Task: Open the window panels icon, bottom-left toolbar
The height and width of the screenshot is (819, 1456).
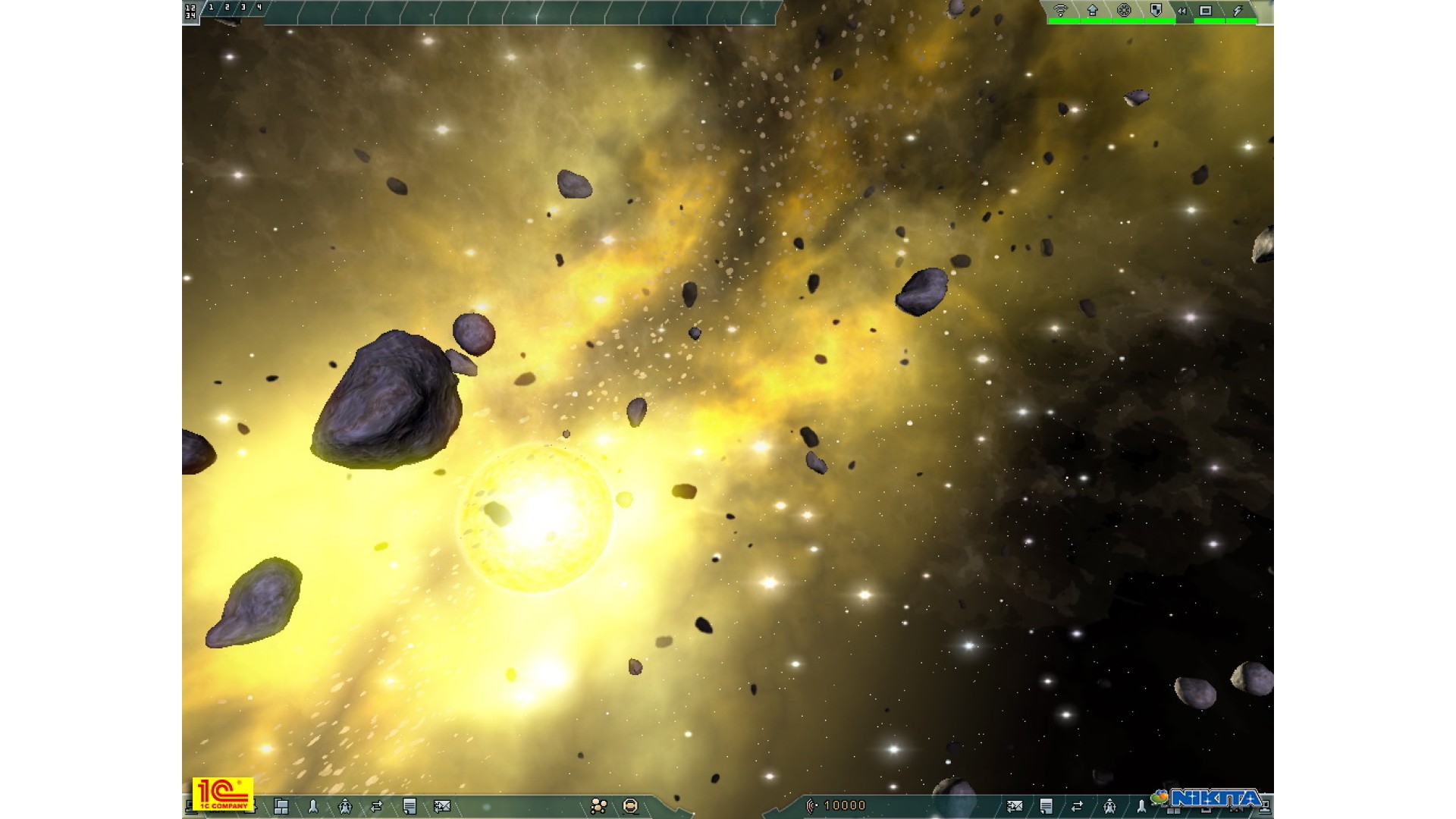Action: click(x=281, y=806)
